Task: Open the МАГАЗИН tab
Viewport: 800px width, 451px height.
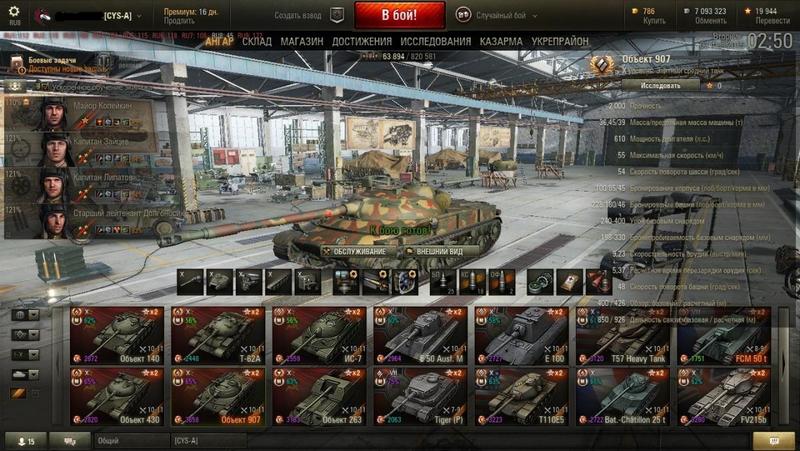Action: [301, 41]
